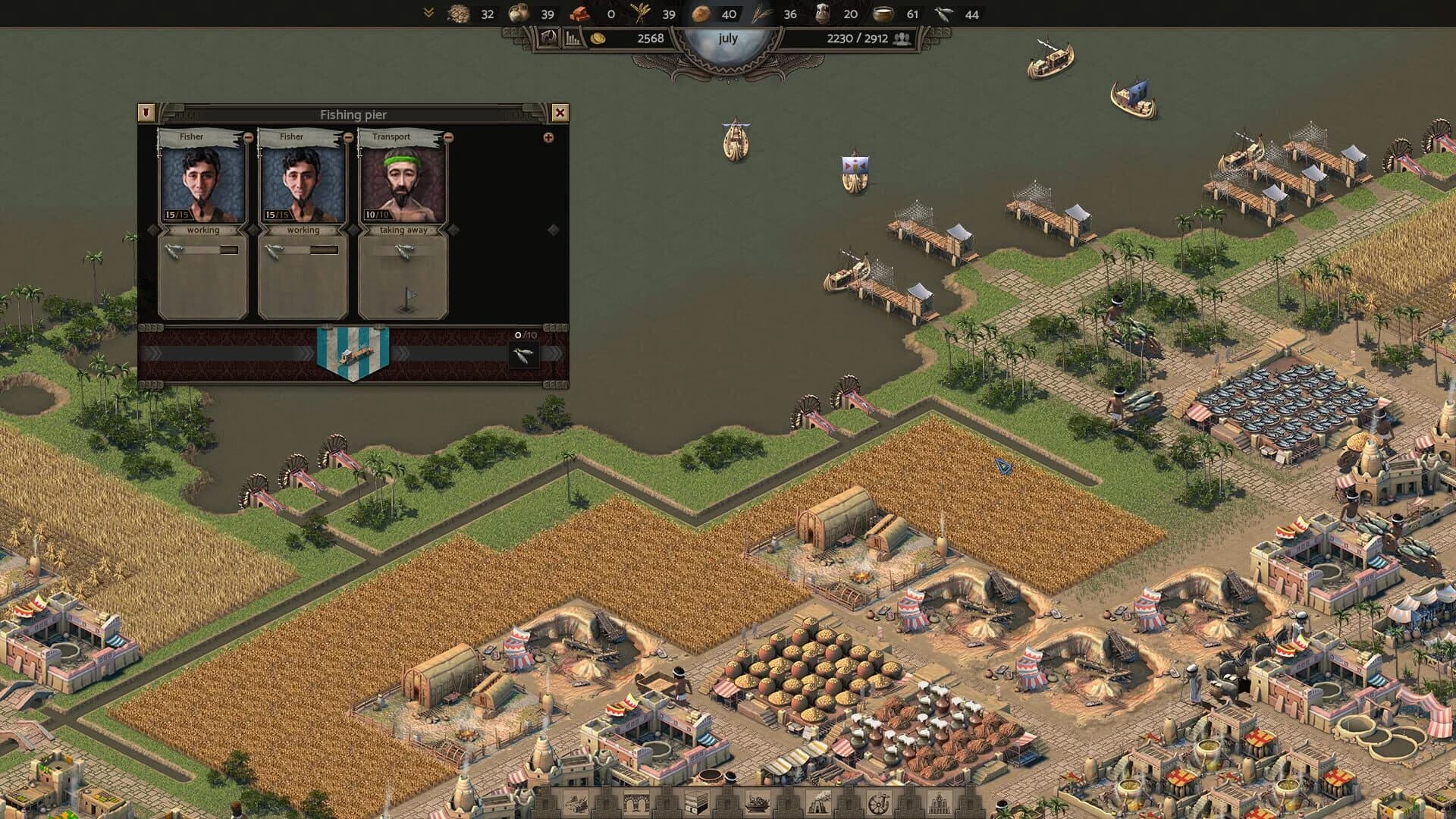
Task: Open the industry buildings category in bottom toolbar
Action: tap(816, 802)
